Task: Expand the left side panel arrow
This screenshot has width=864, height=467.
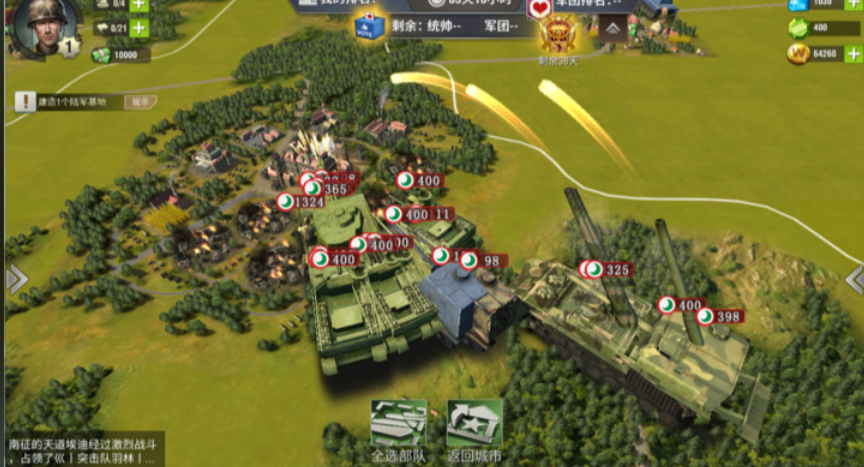Action: pyautogui.click(x=14, y=280)
